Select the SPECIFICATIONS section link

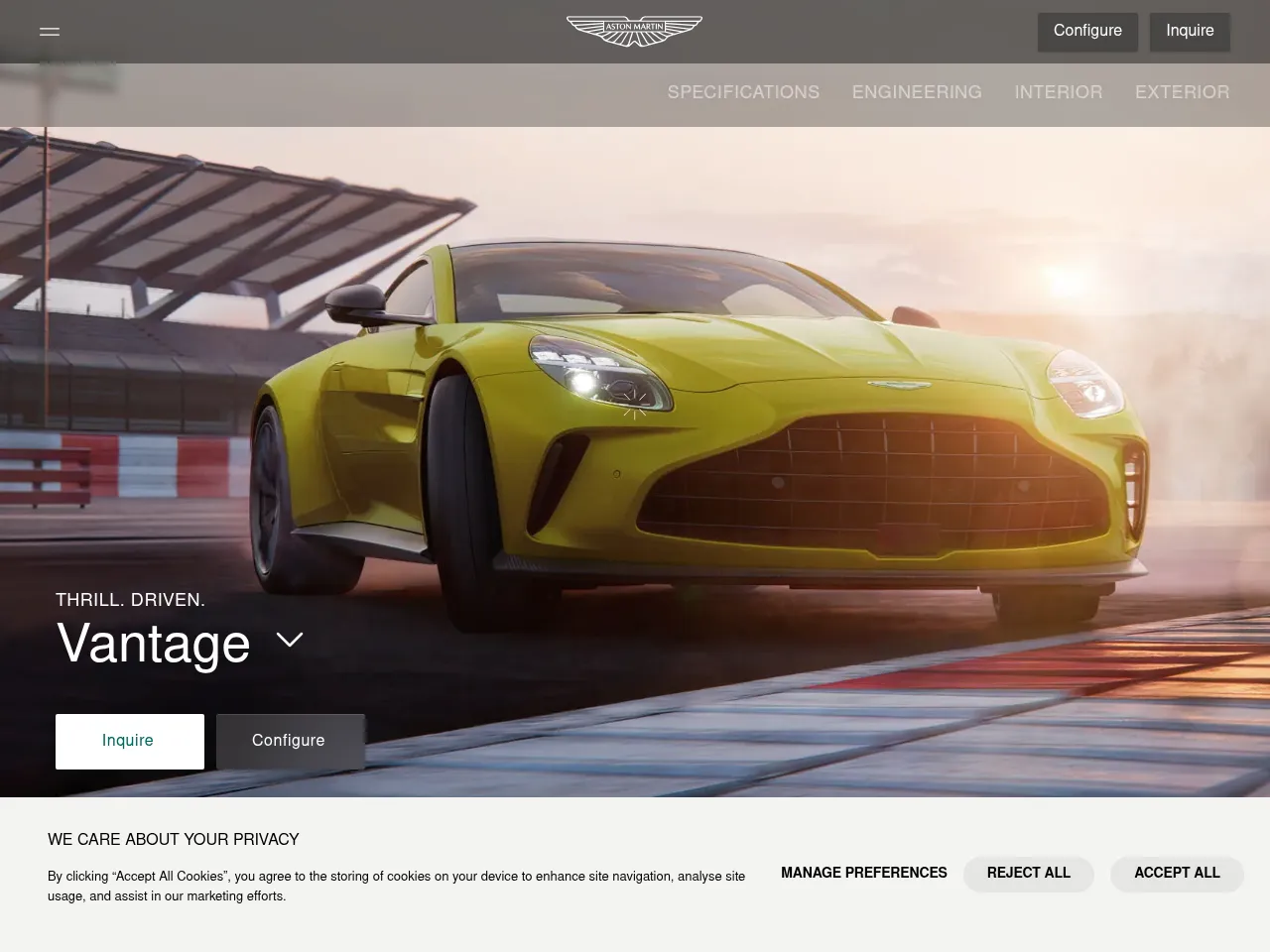pyautogui.click(x=743, y=92)
